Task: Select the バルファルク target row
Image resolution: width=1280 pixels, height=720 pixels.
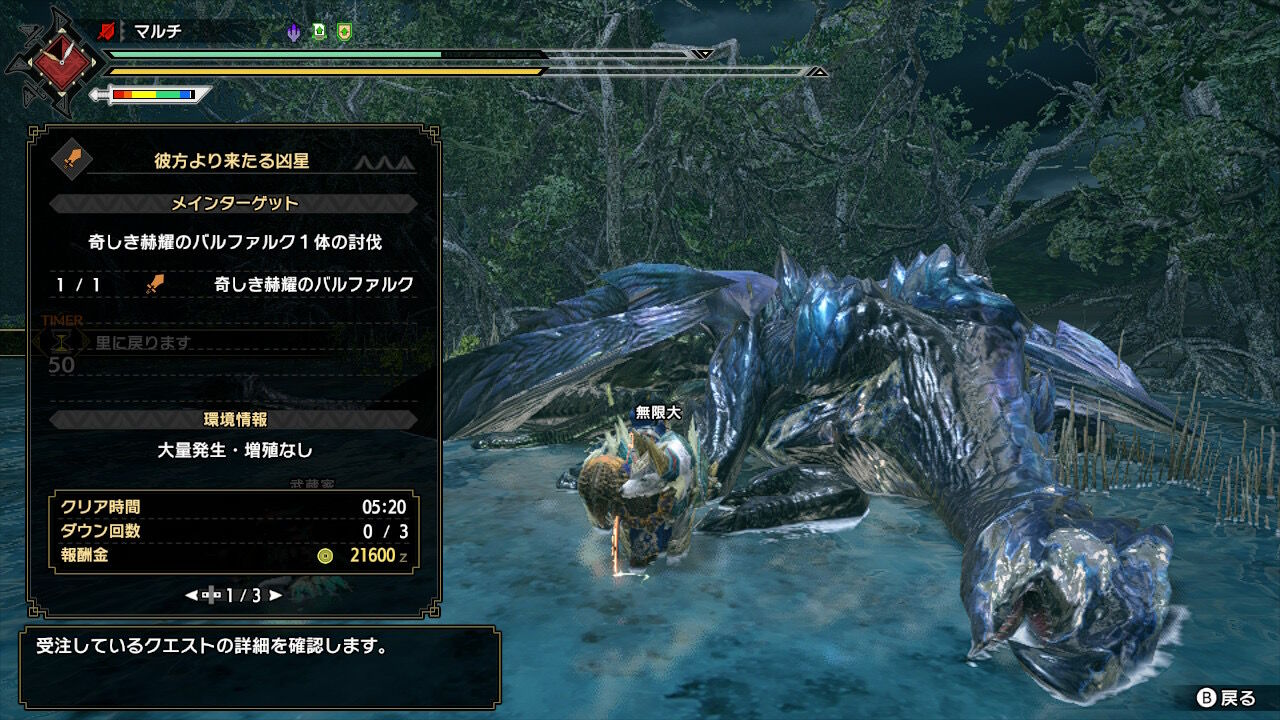Action: pyautogui.click(x=234, y=285)
